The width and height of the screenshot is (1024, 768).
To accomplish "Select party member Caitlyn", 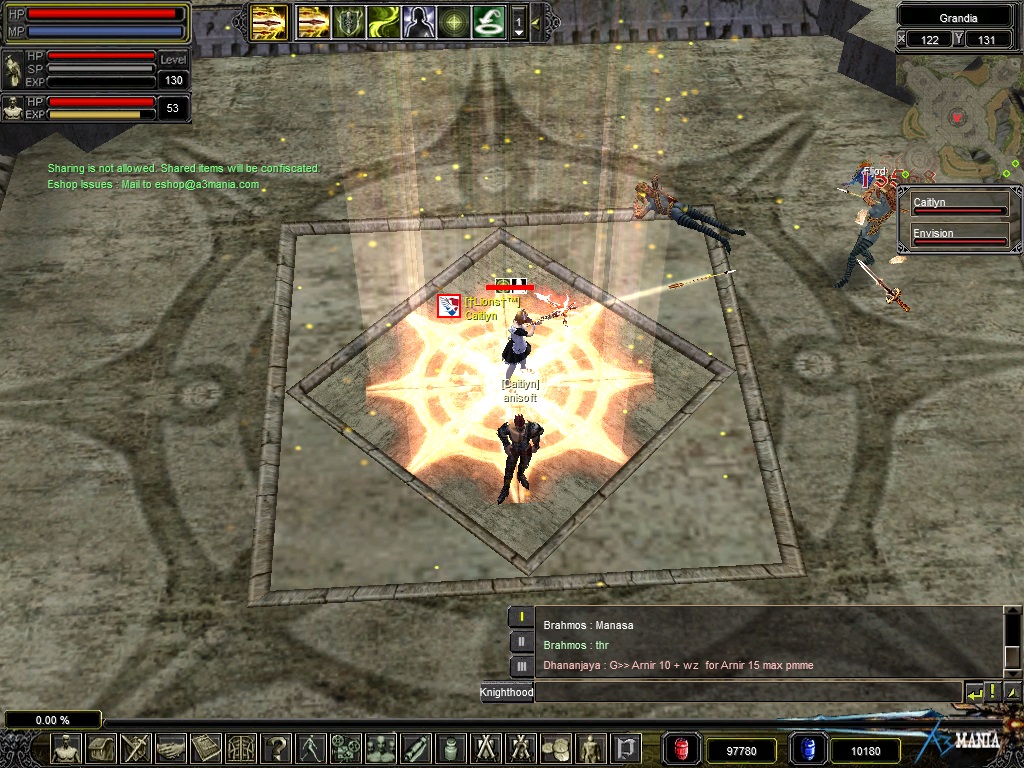I will 957,205.
